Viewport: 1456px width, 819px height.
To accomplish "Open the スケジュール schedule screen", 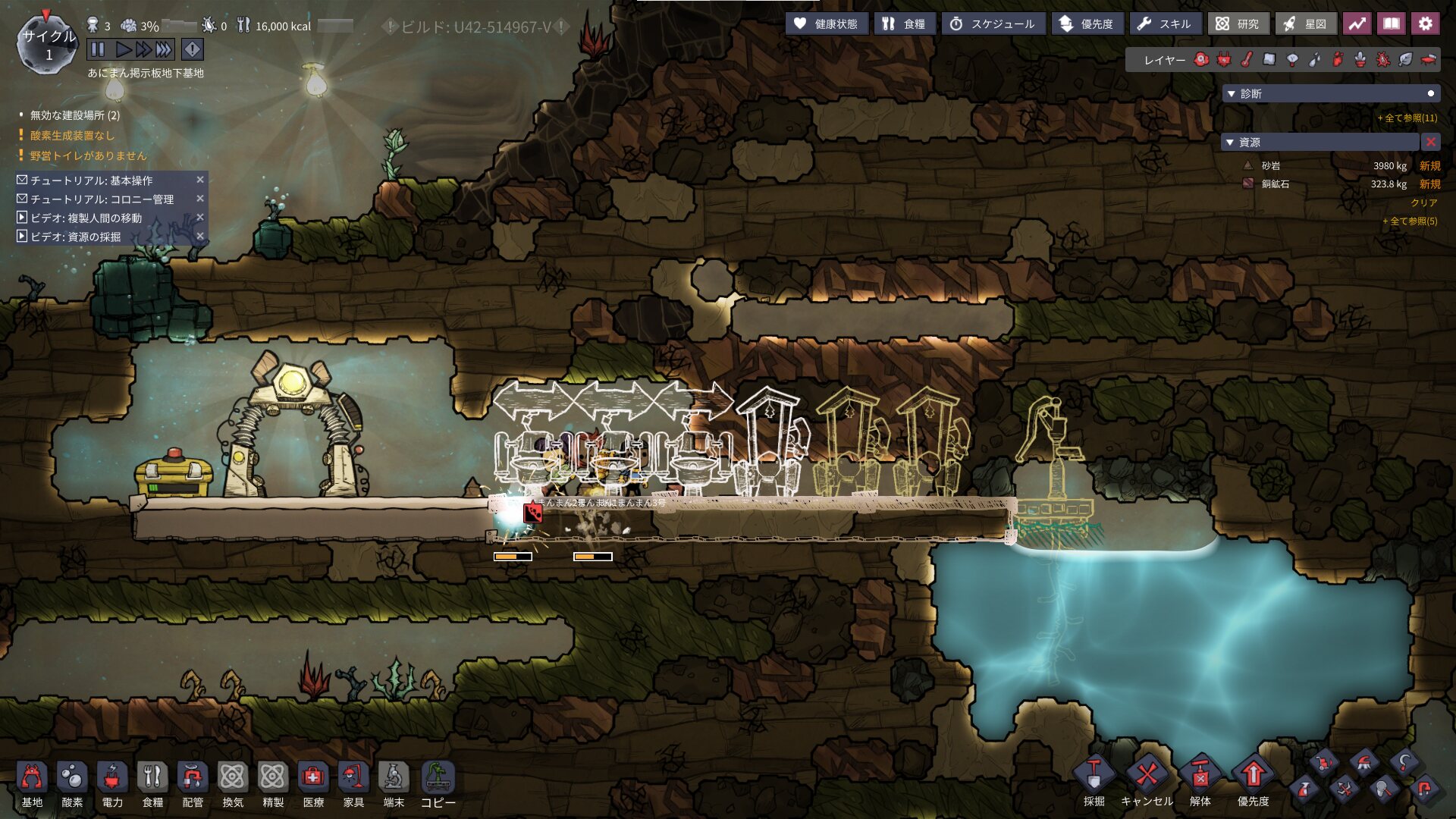I will pos(993,24).
